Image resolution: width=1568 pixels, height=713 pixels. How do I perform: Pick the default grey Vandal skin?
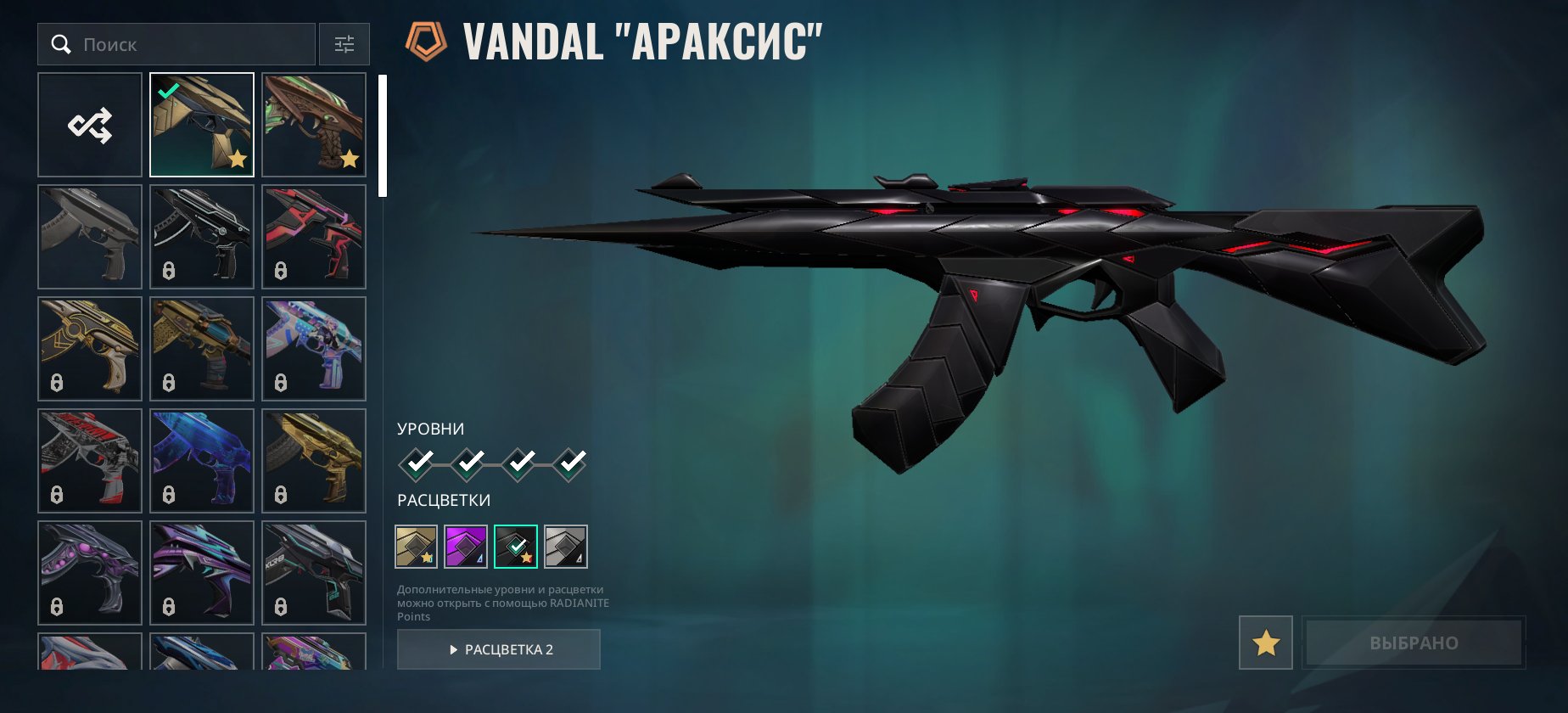90,237
